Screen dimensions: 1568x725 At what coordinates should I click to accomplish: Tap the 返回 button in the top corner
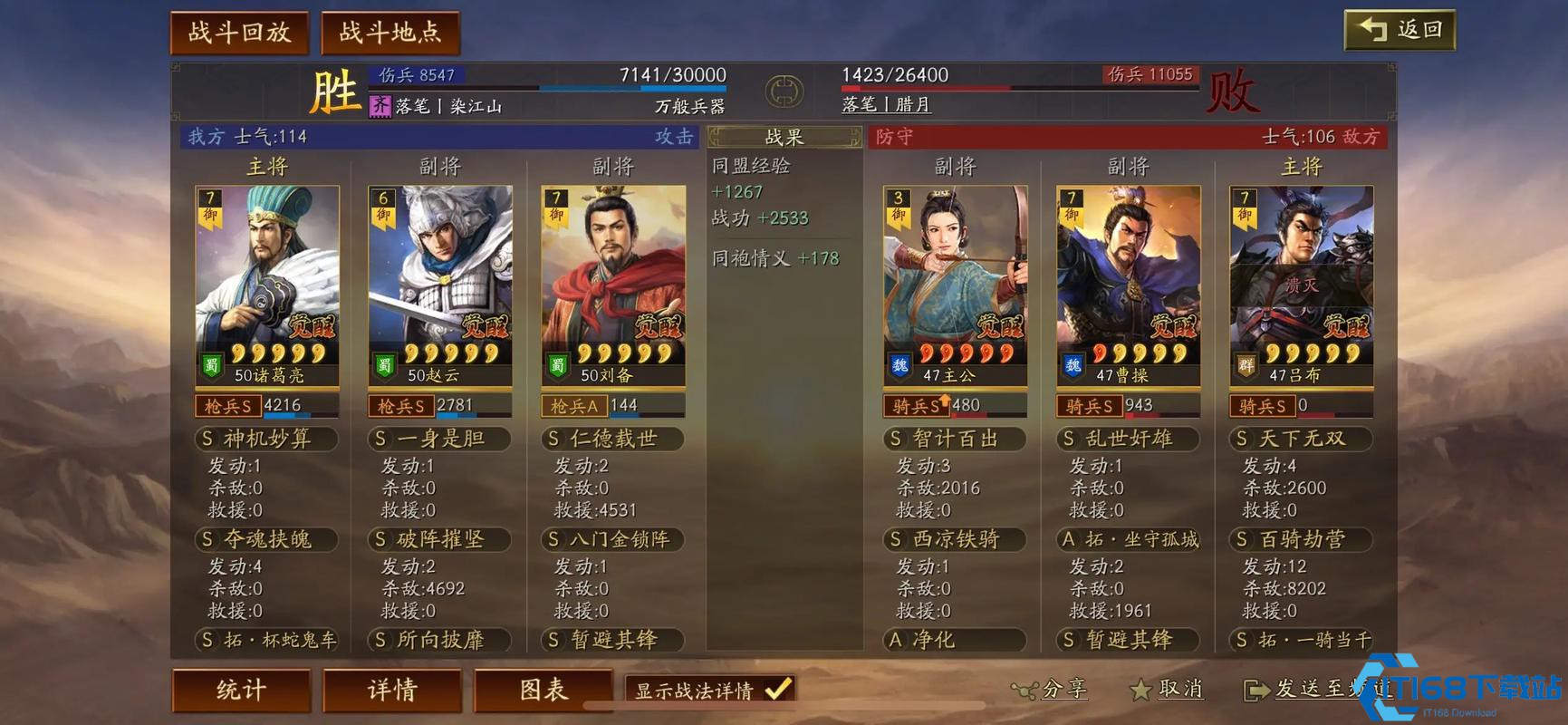click(1400, 30)
